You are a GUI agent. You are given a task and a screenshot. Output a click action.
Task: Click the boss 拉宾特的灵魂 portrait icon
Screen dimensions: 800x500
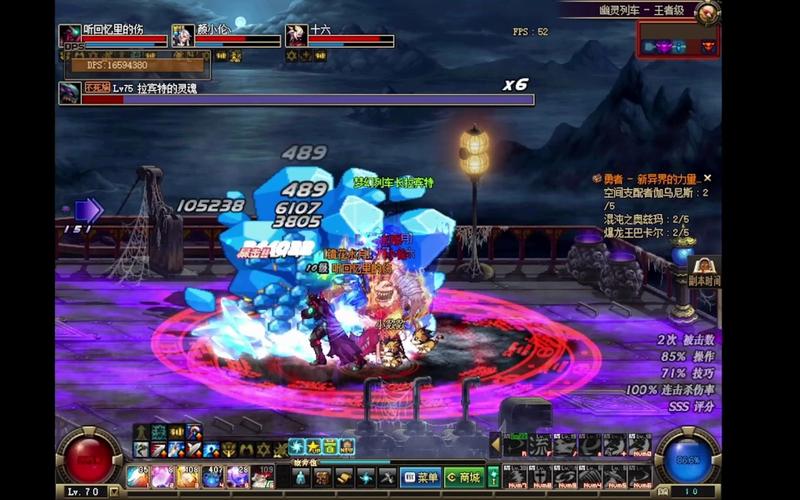point(69,93)
